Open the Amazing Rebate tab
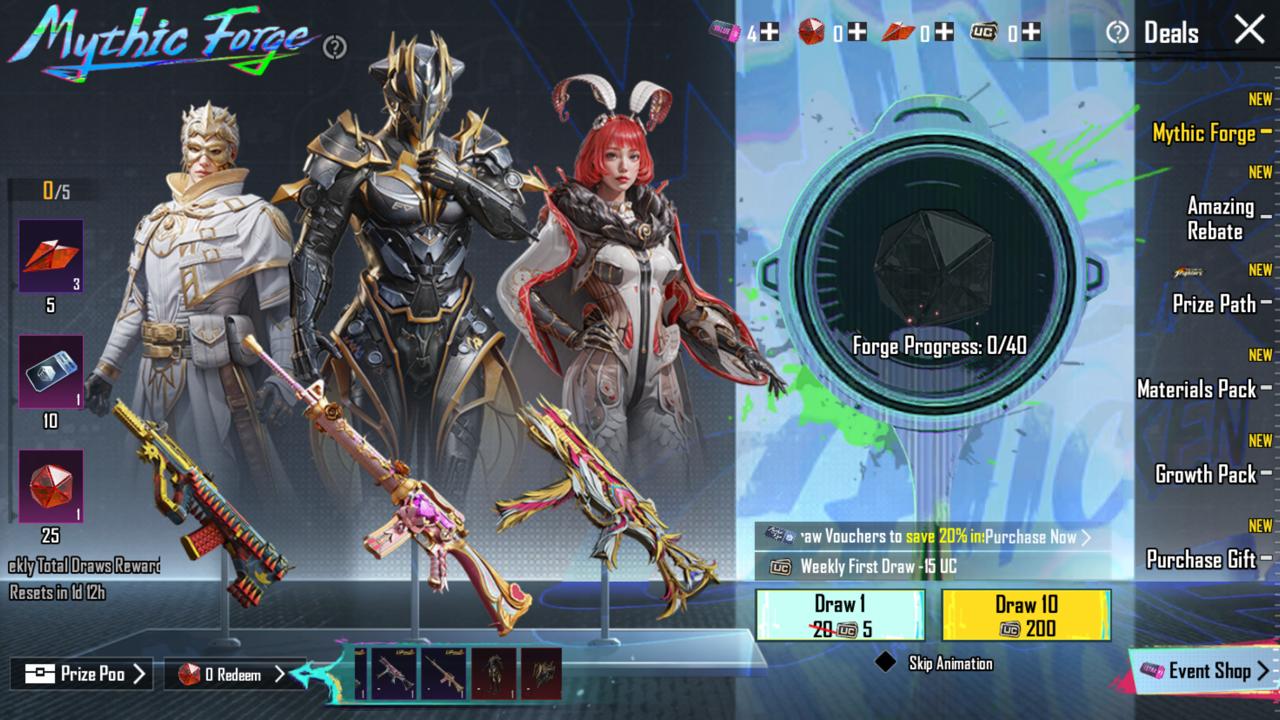Viewport: 1280px width, 720px height. pos(1220,218)
